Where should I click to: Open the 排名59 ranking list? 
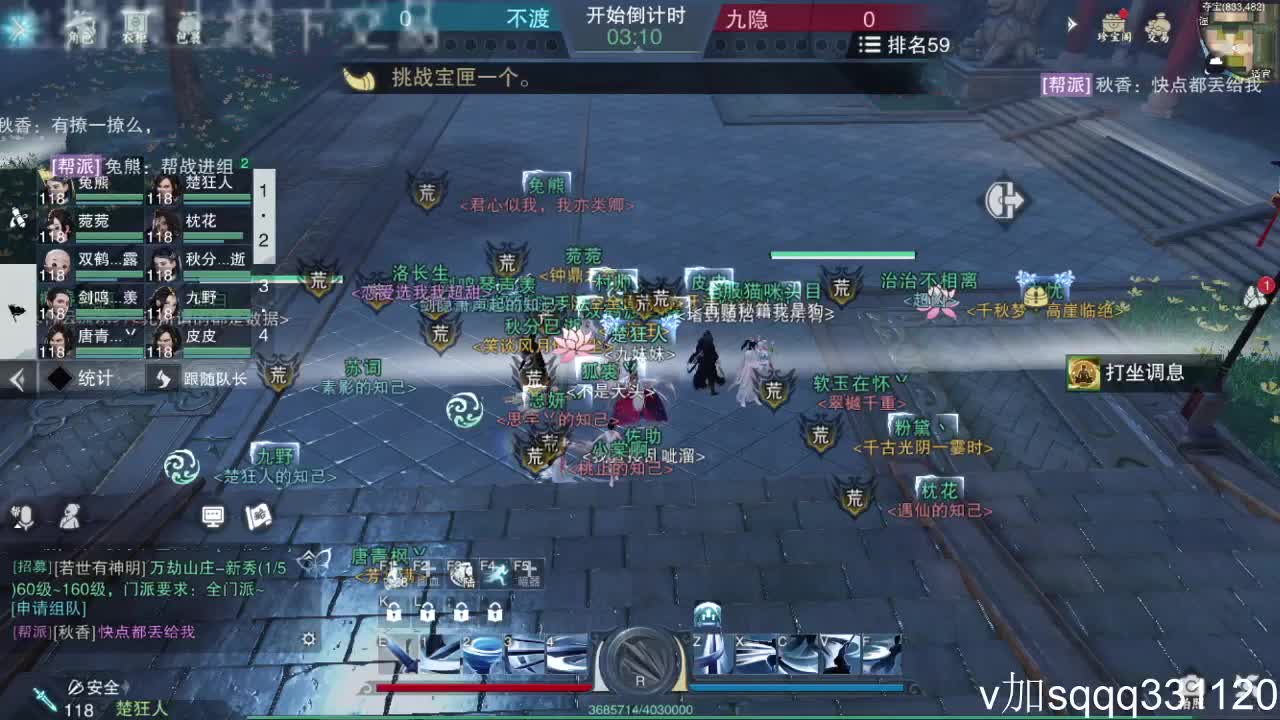tap(903, 45)
